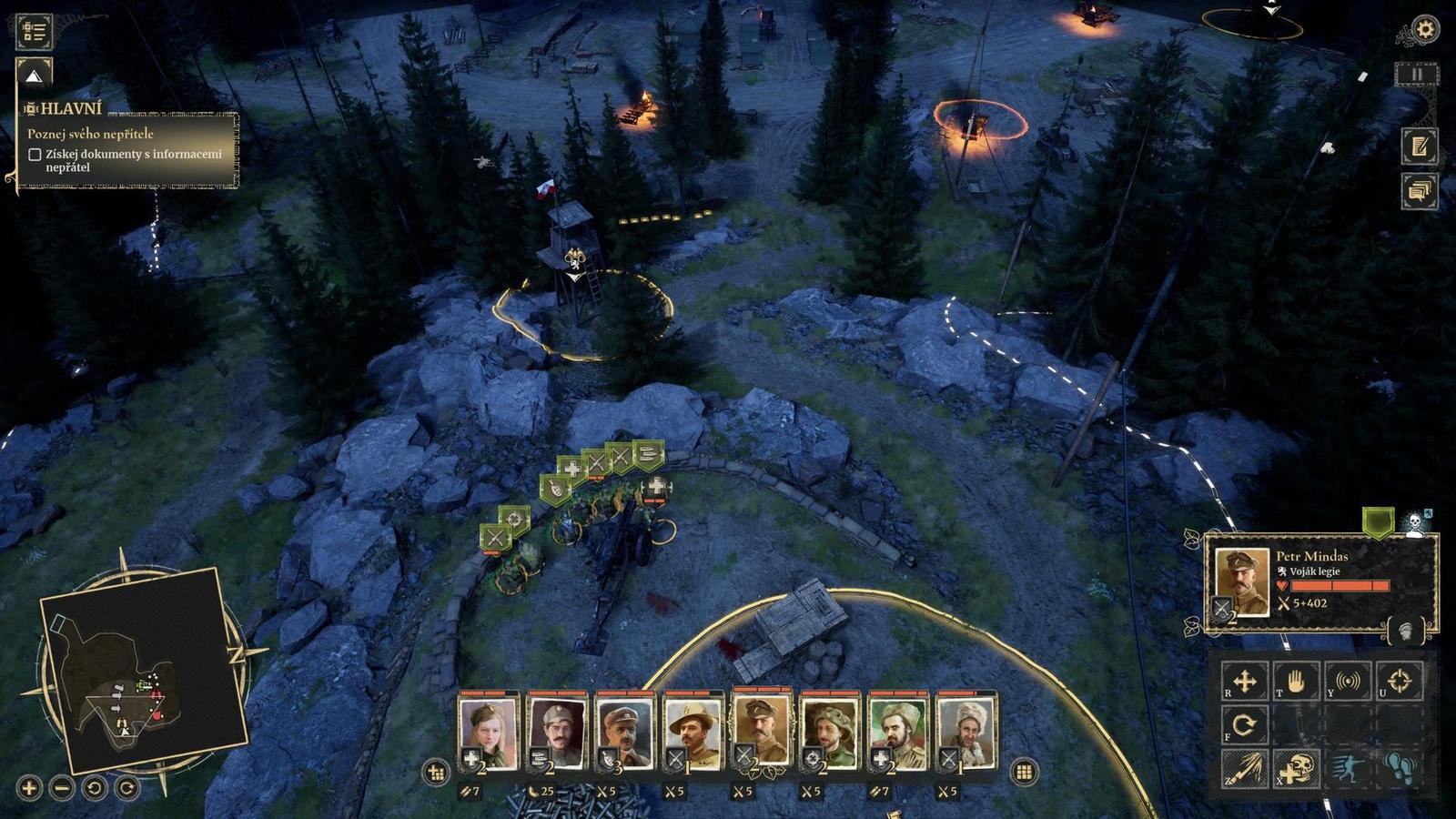
Task: Select the soldier portrait wearing a pith helmet
Action: pyautogui.click(x=693, y=733)
